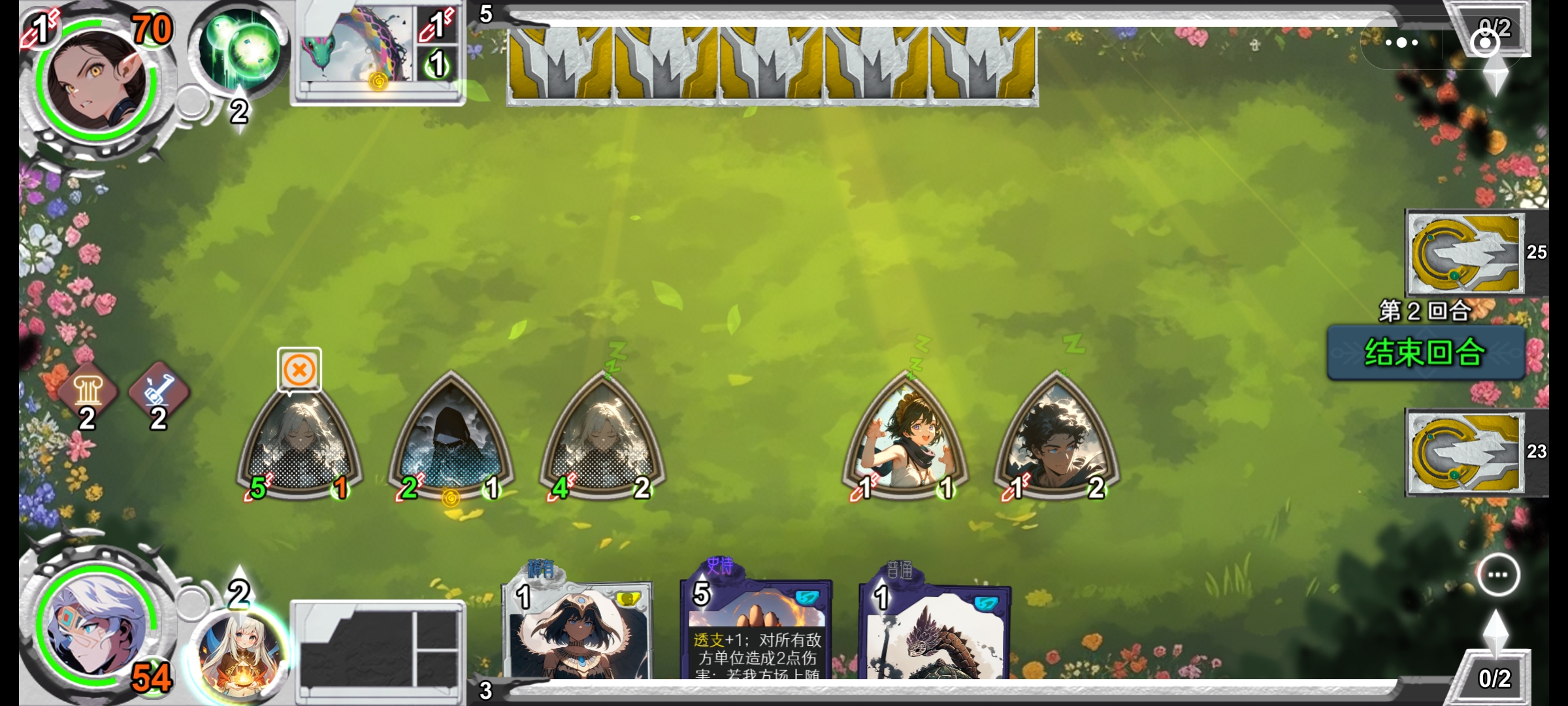Open the mini-program three-dot menu
This screenshot has width=1568, height=706.
[x=1401, y=43]
